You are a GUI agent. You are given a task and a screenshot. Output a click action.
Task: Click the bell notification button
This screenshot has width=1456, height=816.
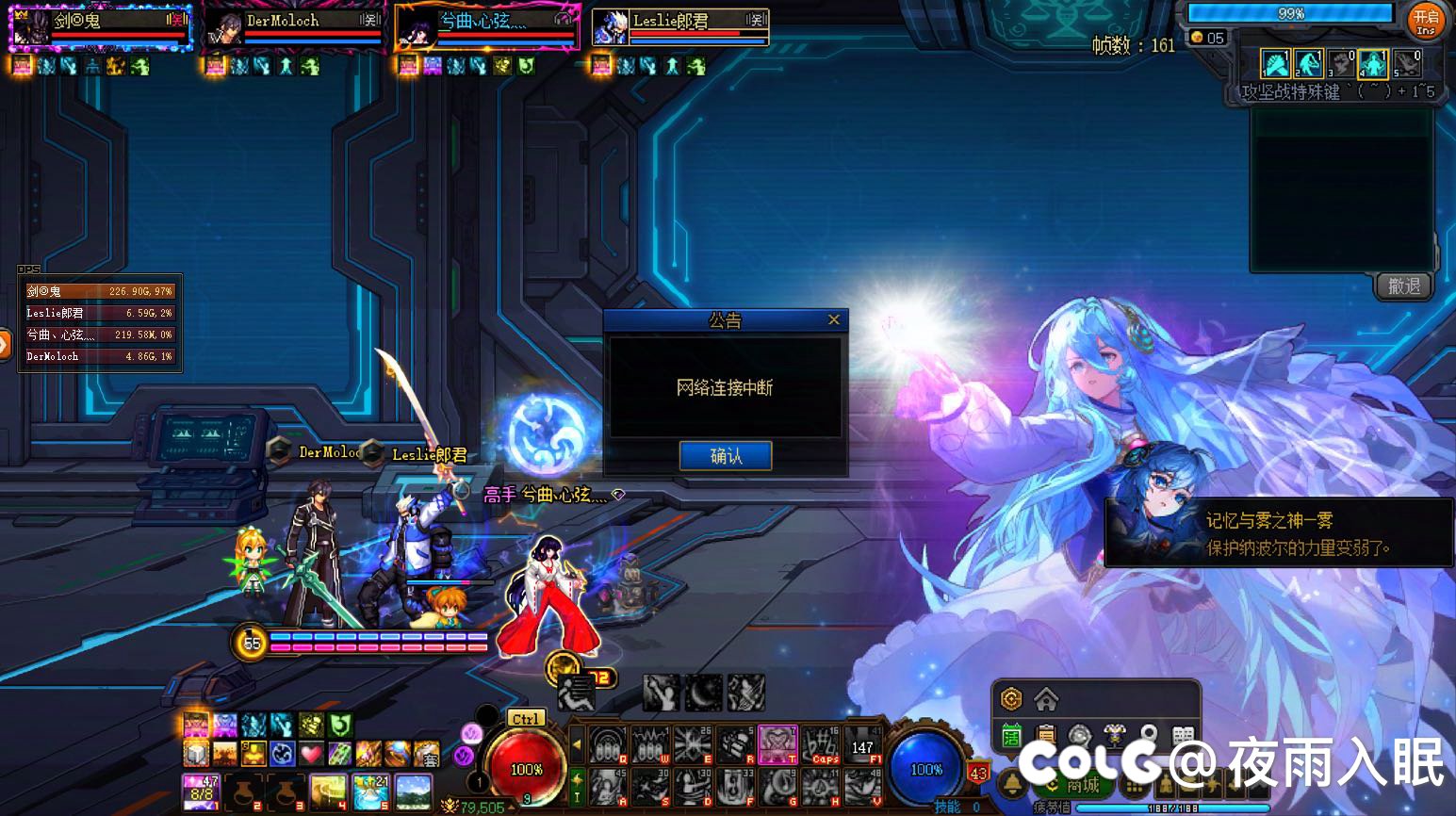tap(1013, 784)
